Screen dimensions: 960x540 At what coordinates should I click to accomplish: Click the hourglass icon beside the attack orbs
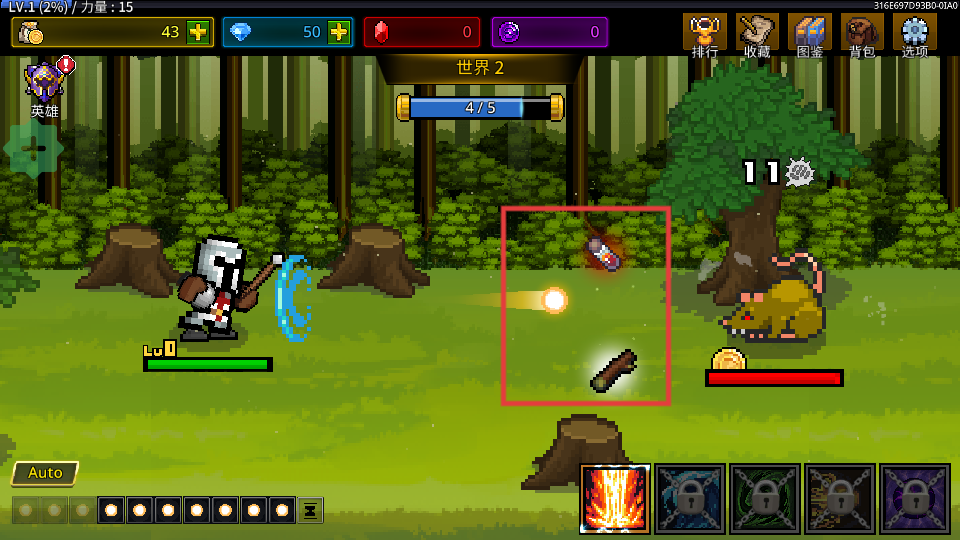tap(310, 510)
